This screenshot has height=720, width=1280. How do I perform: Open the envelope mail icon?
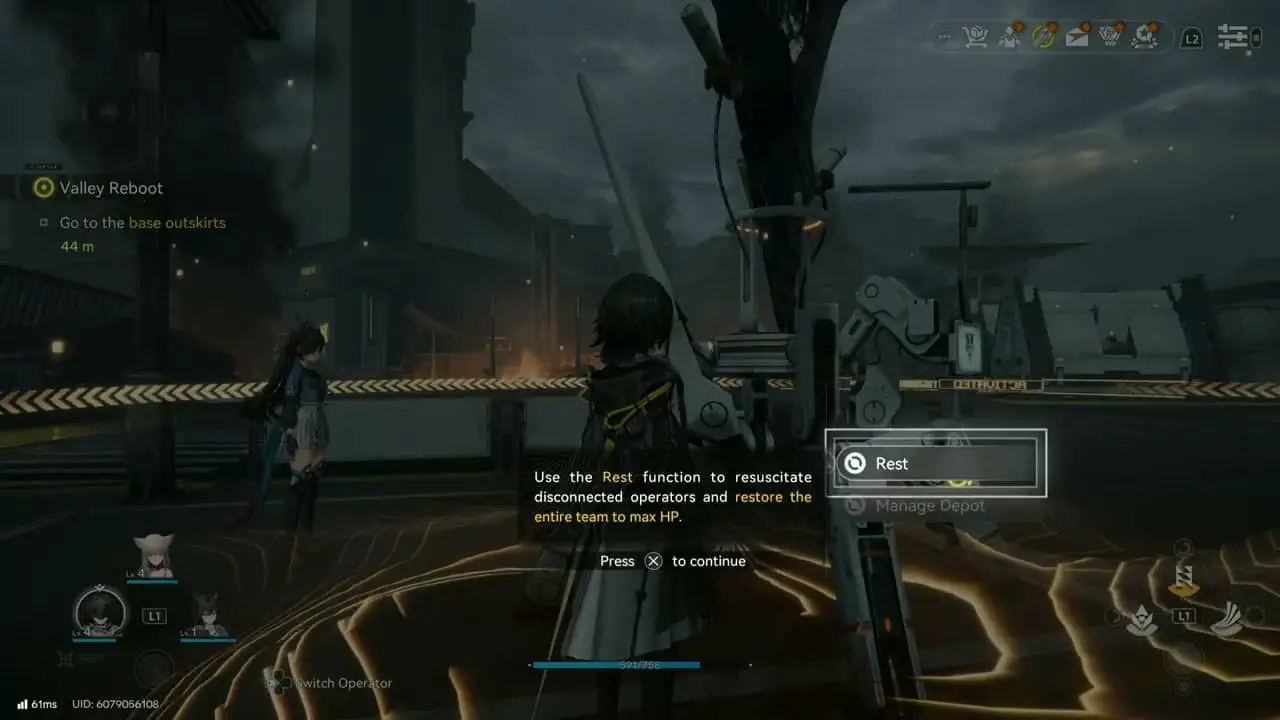[1076, 38]
